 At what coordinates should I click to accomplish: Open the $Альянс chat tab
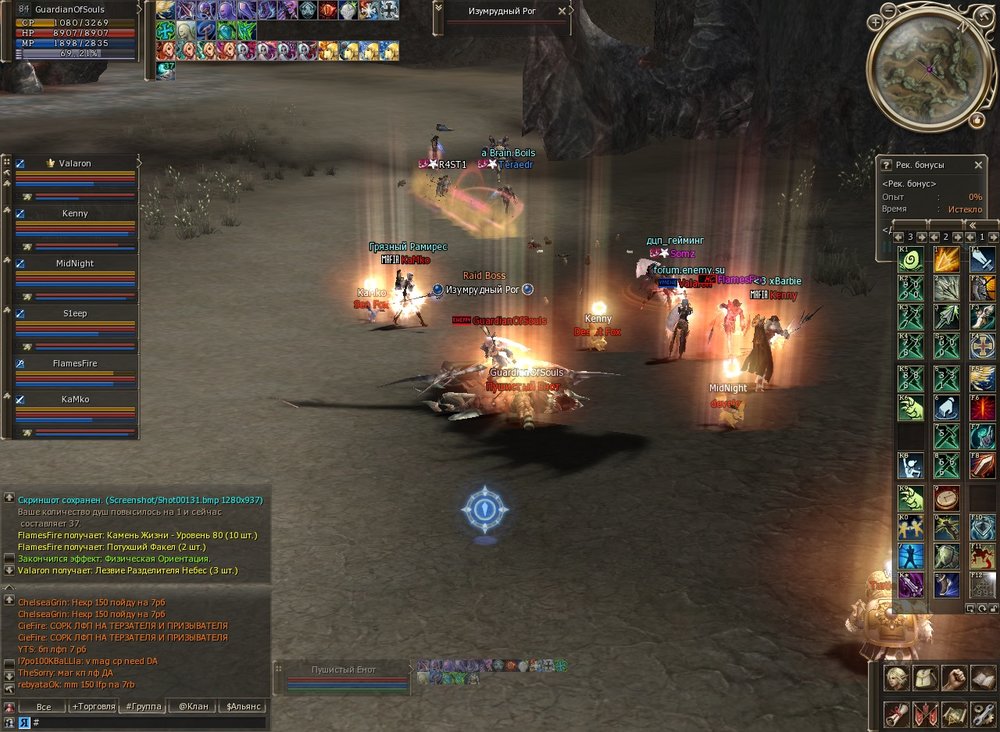tap(245, 706)
